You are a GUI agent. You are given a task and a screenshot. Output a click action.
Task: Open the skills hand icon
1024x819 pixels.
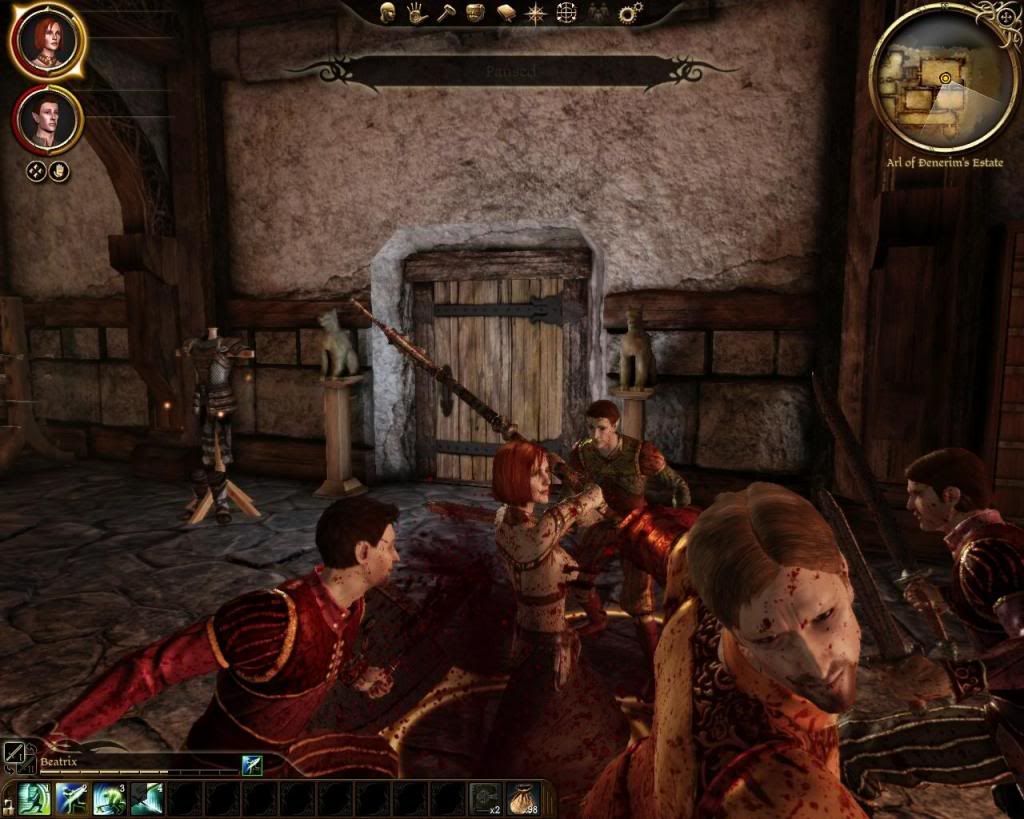[416, 13]
